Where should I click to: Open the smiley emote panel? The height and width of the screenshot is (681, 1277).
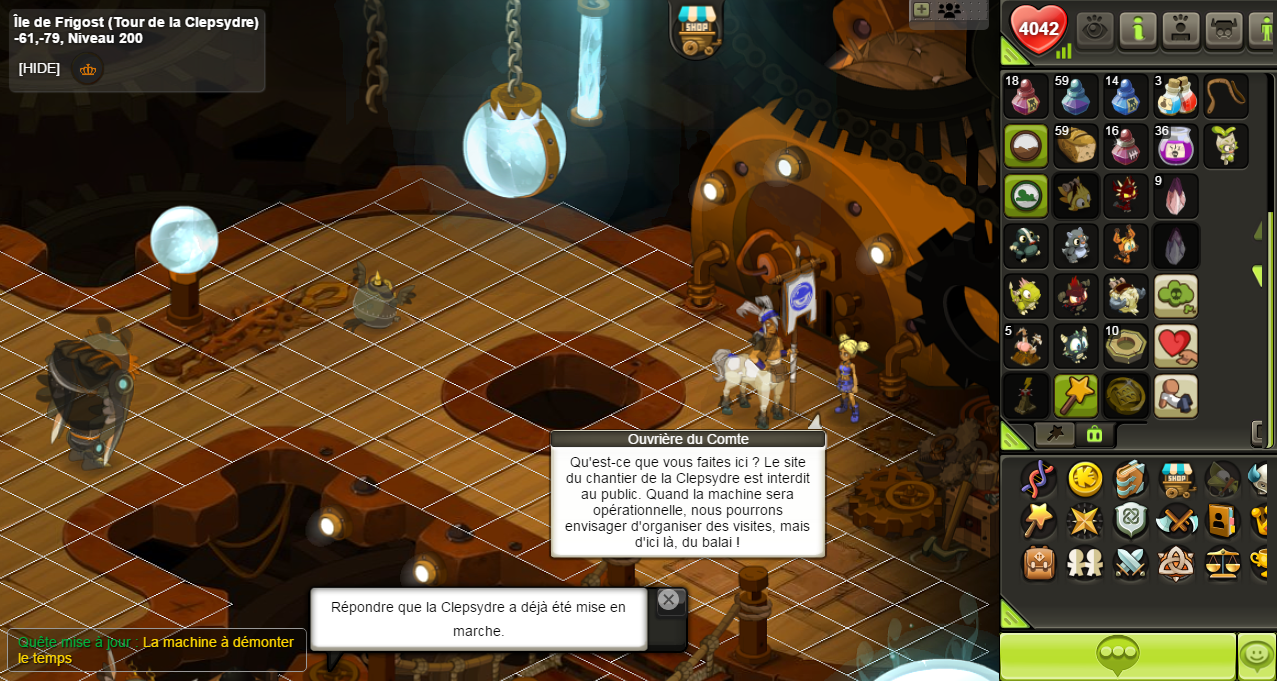[1256, 656]
